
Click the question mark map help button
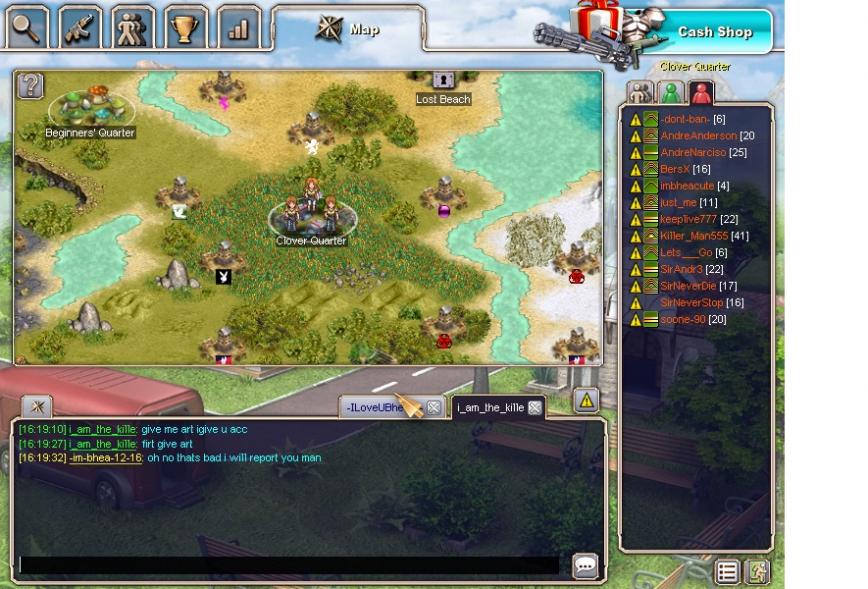[x=31, y=85]
